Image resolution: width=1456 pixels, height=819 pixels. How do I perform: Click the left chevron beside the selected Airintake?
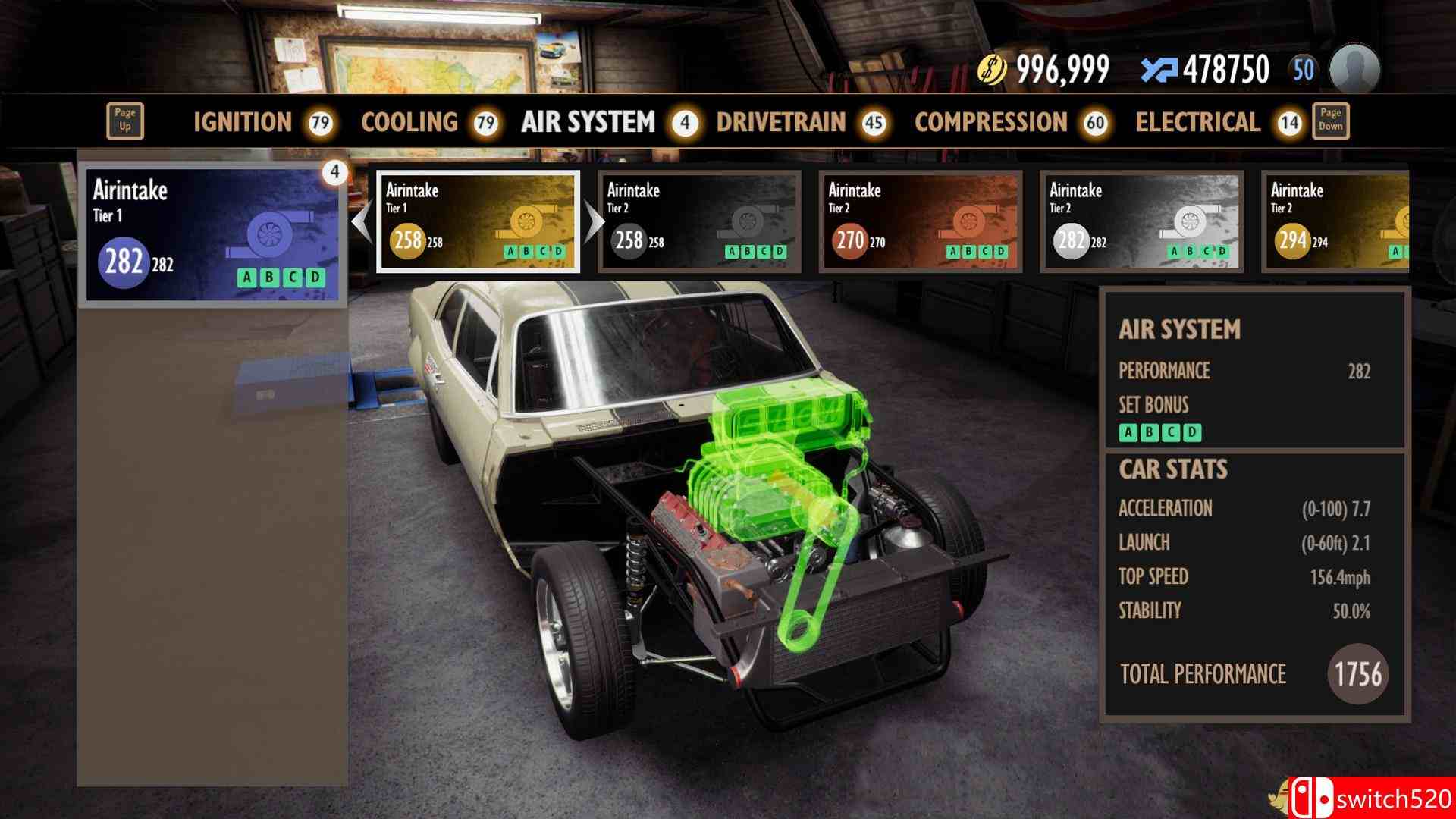tap(362, 220)
